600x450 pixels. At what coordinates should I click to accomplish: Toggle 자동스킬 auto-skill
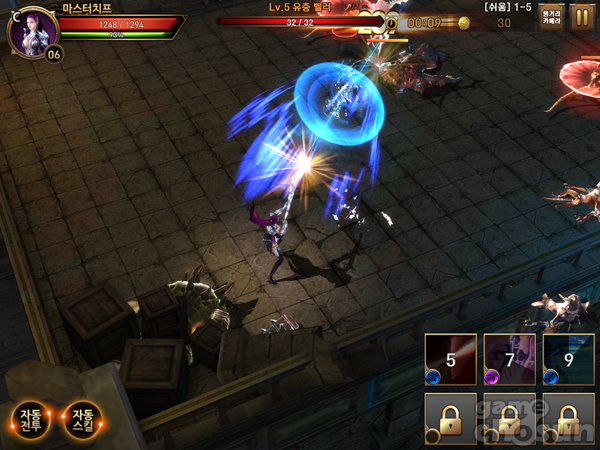82,421
